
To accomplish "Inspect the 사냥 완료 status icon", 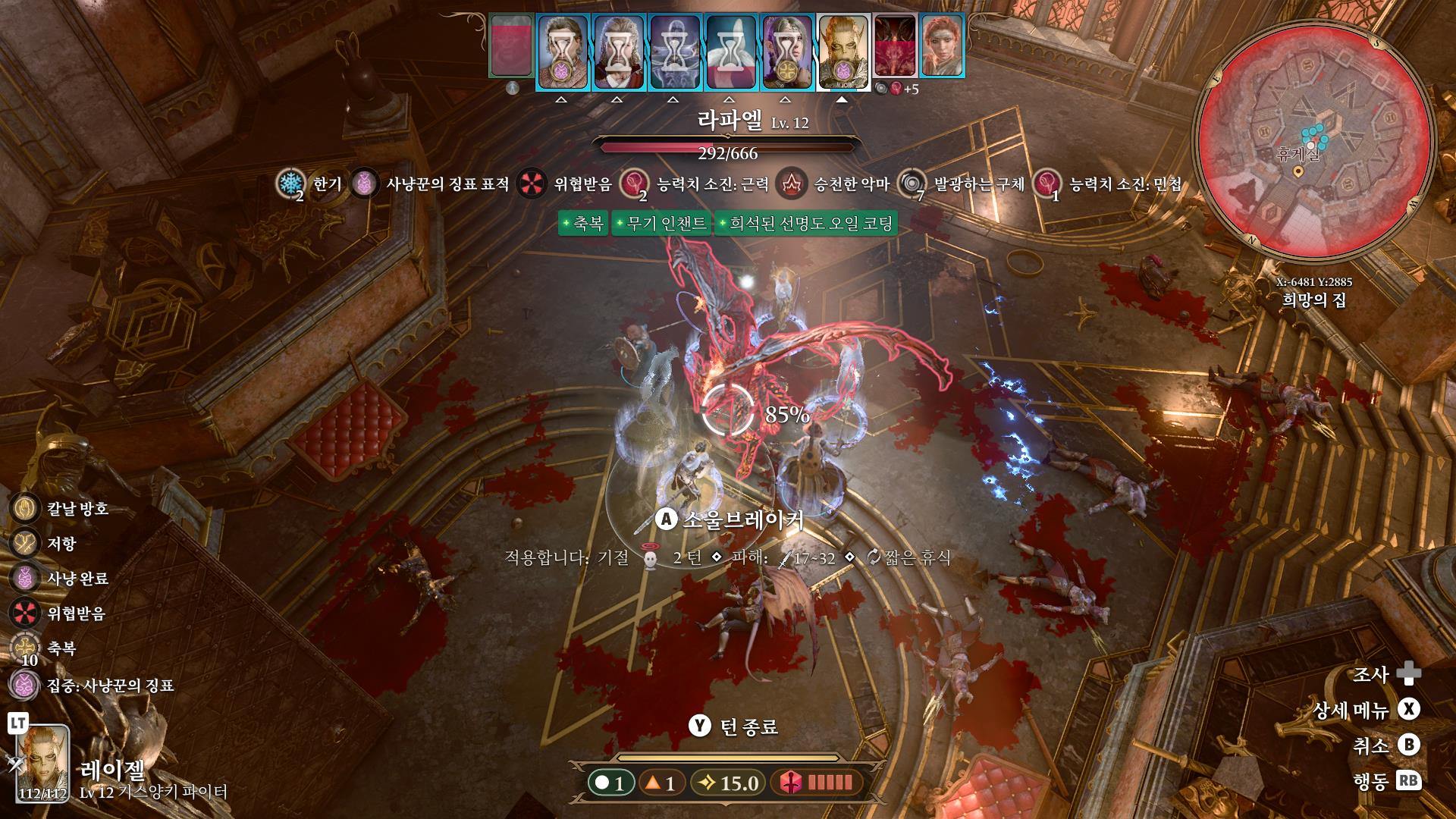I will [x=25, y=578].
